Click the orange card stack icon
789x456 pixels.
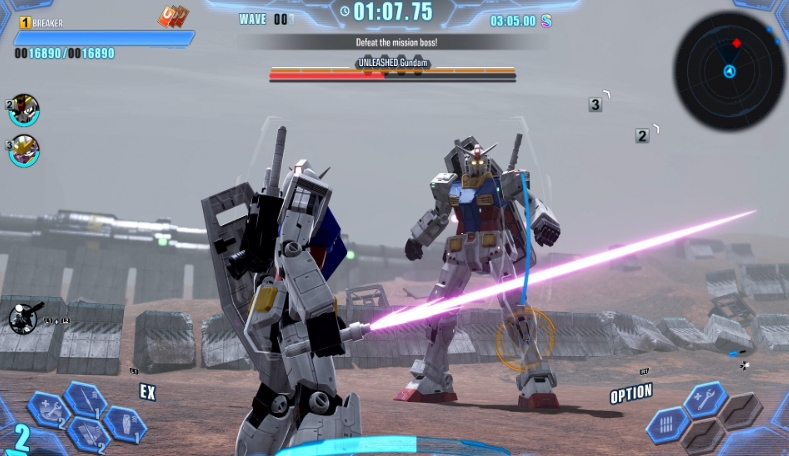pos(172,17)
